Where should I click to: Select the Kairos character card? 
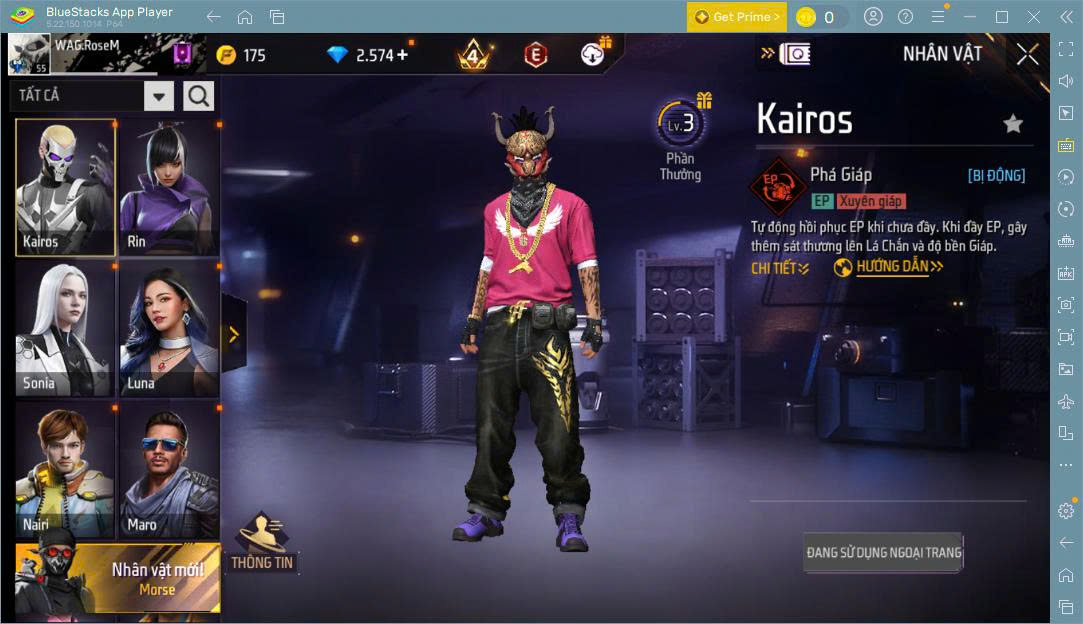click(65, 187)
